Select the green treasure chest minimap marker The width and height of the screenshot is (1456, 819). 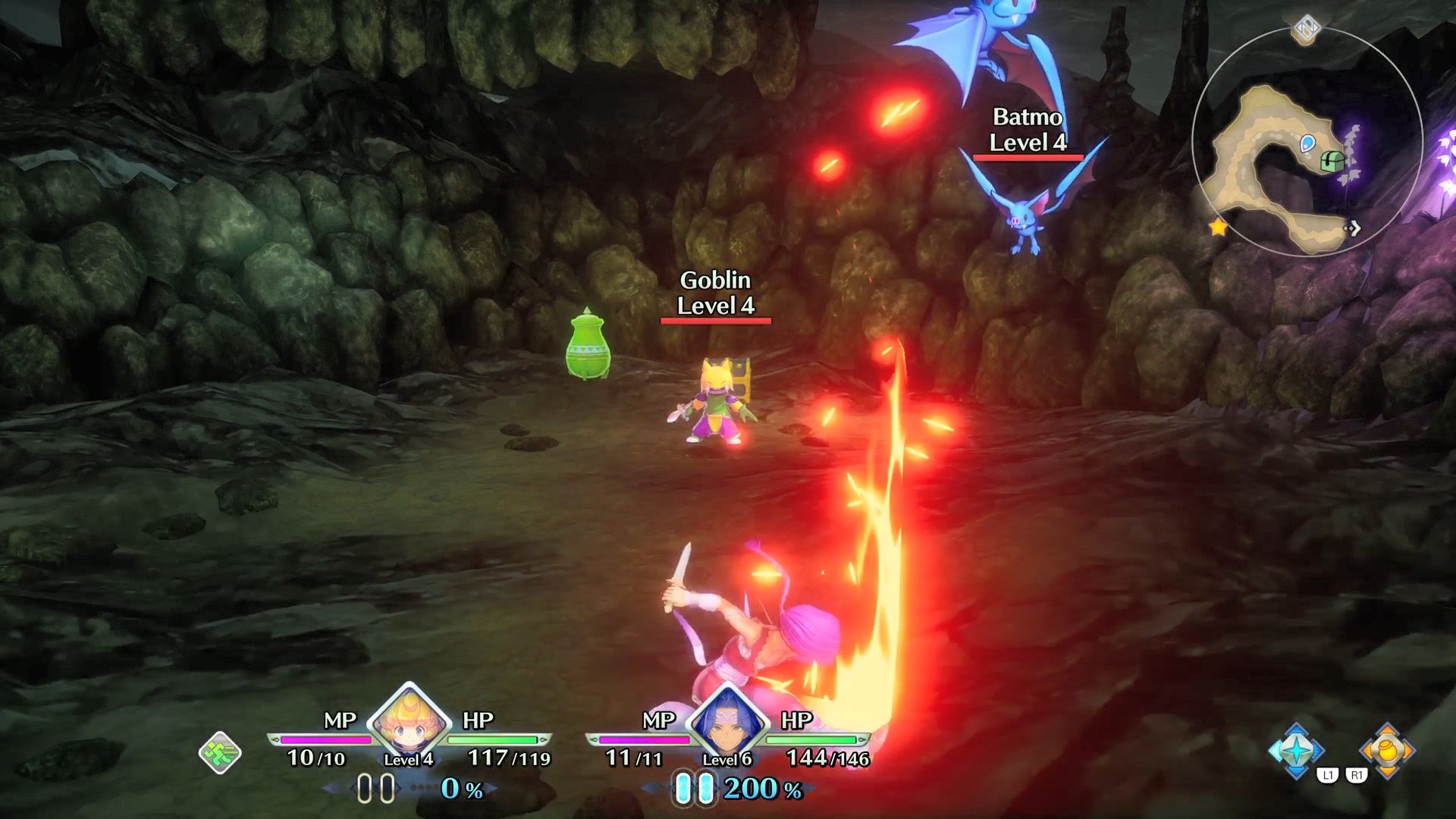1332,161
